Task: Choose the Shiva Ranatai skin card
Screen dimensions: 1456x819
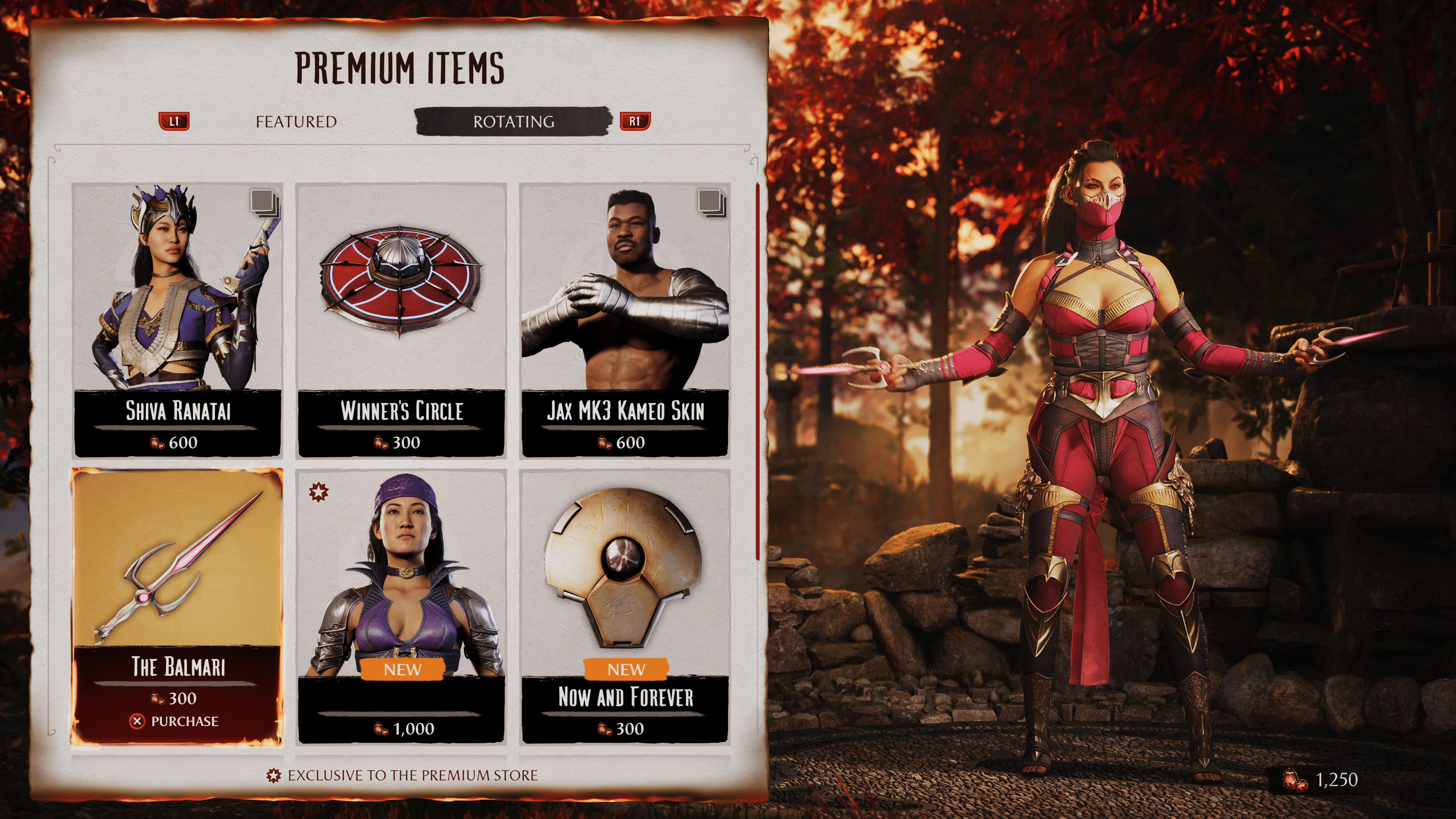Action: [177, 319]
